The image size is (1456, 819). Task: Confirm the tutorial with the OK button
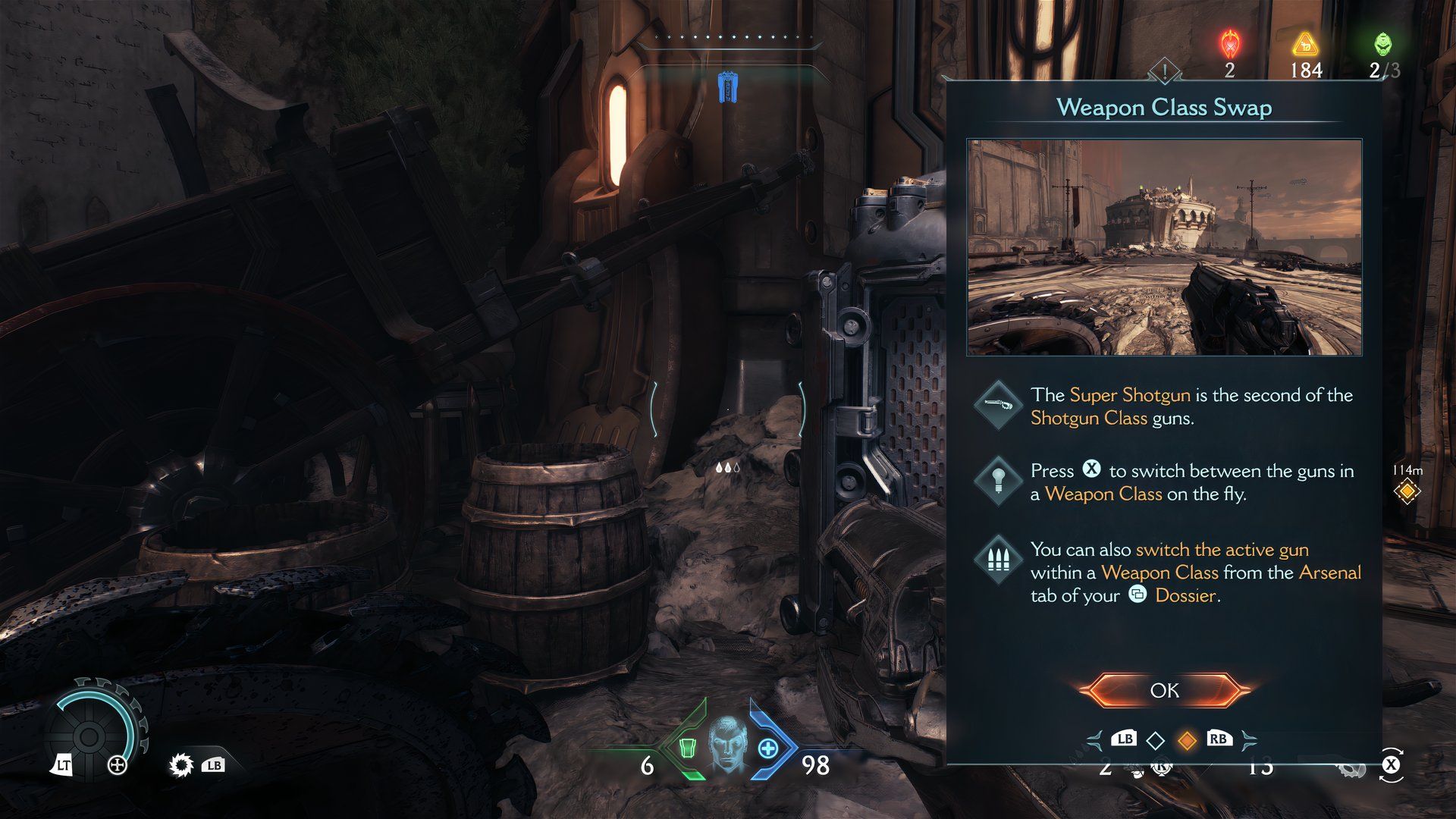point(1164,690)
